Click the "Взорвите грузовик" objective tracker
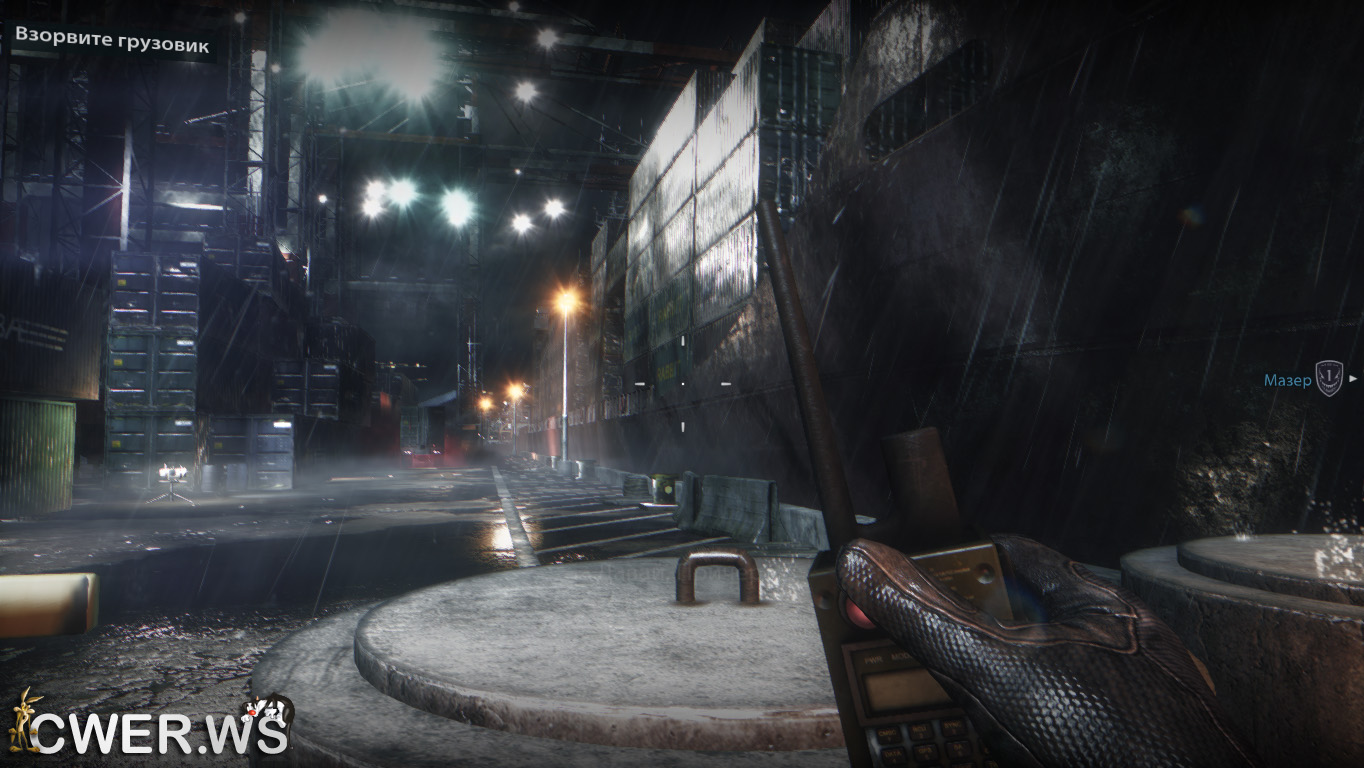Image resolution: width=1364 pixels, height=768 pixels. point(111,43)
